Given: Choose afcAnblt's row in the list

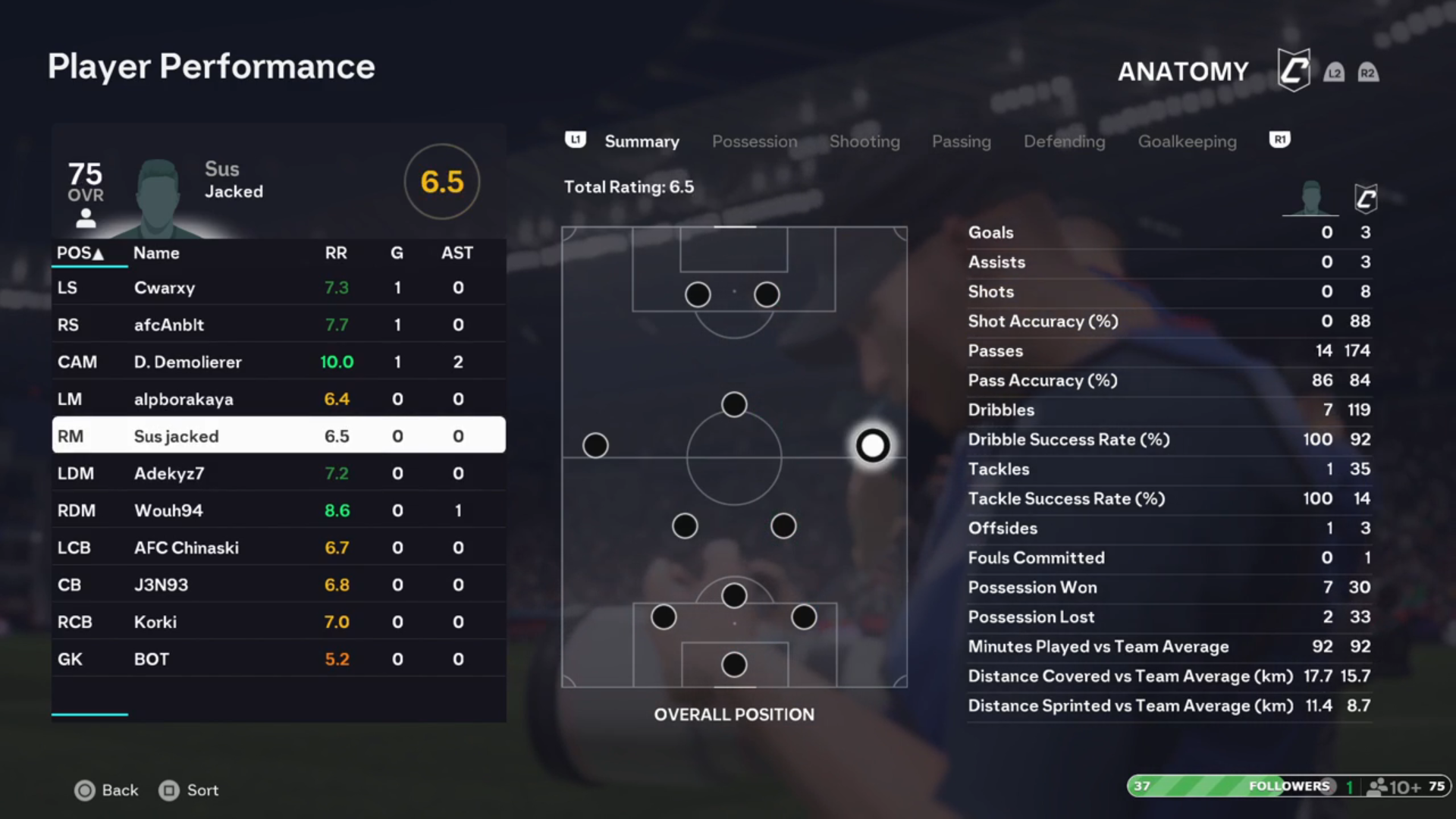Looking at the screenshot, I should [278, 325].
